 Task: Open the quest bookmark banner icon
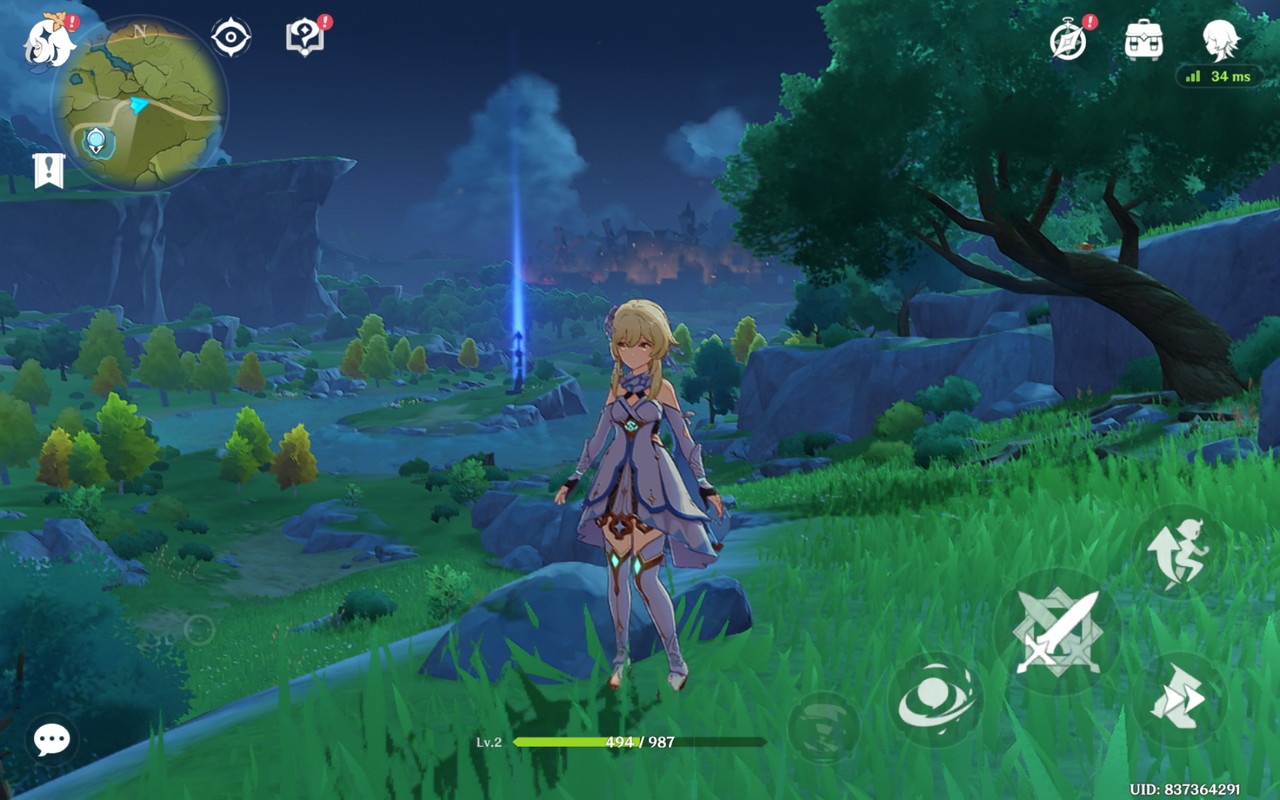[x=48, y=171]
